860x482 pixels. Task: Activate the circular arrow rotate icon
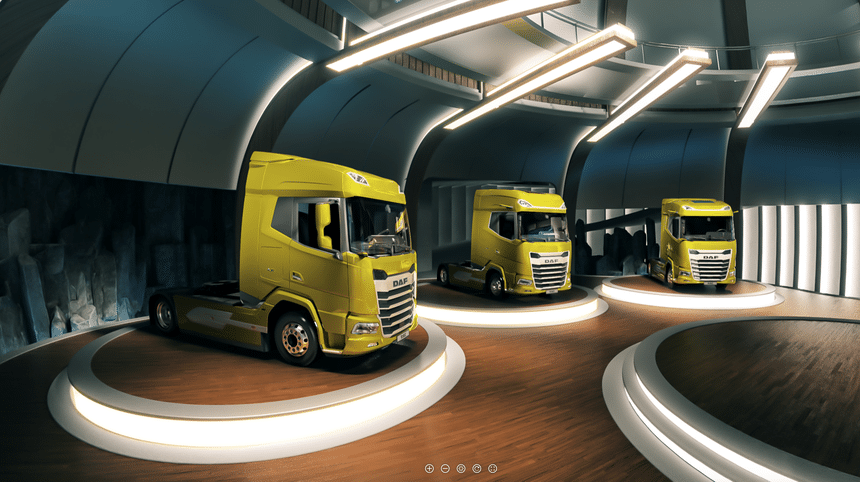[x=477, y=468]
